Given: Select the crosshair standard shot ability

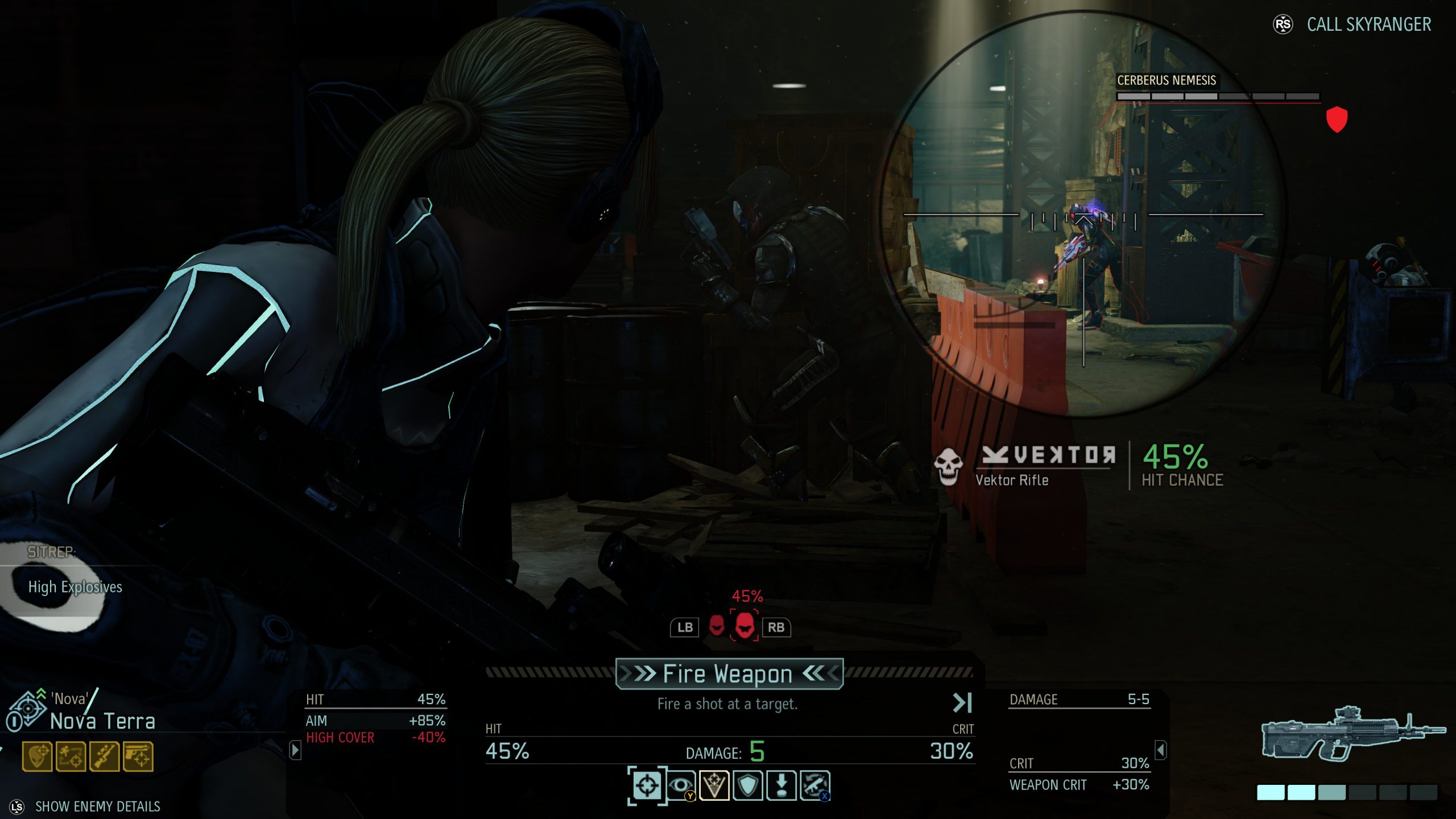Looking at the screenshot, I should 647,785.
